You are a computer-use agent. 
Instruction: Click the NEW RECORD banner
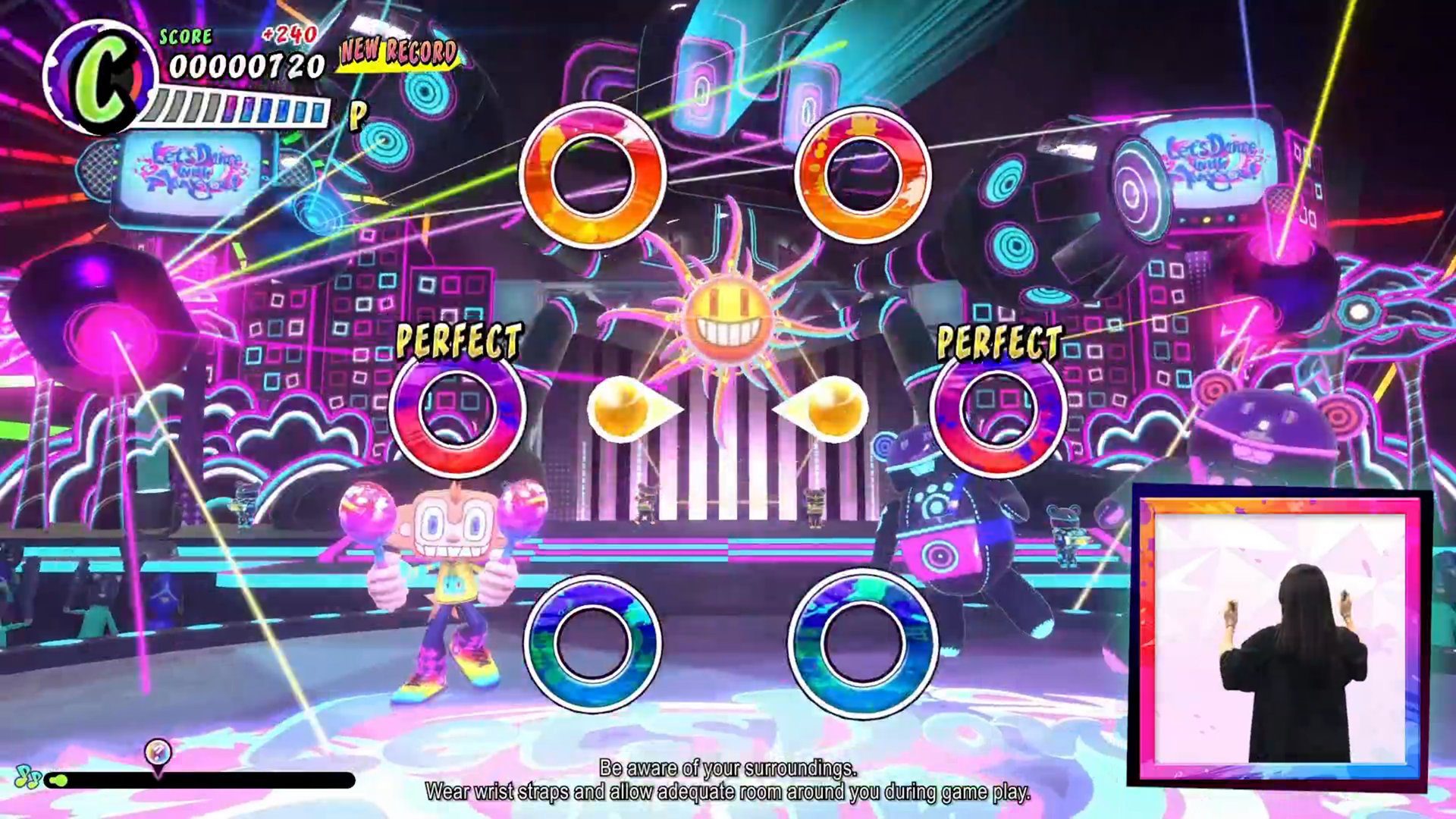click(x=397, y=52)
